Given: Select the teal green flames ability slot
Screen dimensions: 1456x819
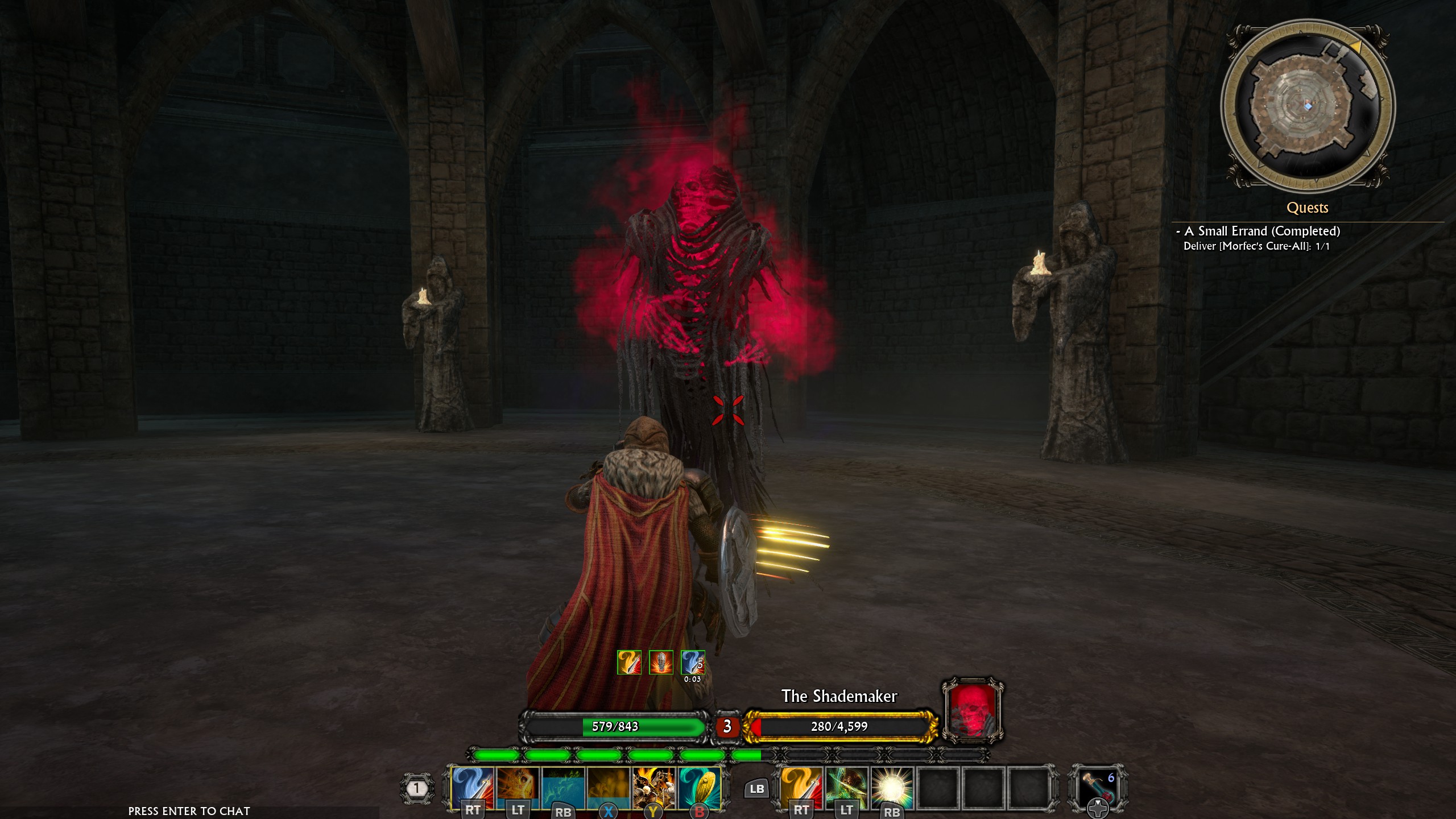Looking at the screenshot, I should (x=563, y=787).
